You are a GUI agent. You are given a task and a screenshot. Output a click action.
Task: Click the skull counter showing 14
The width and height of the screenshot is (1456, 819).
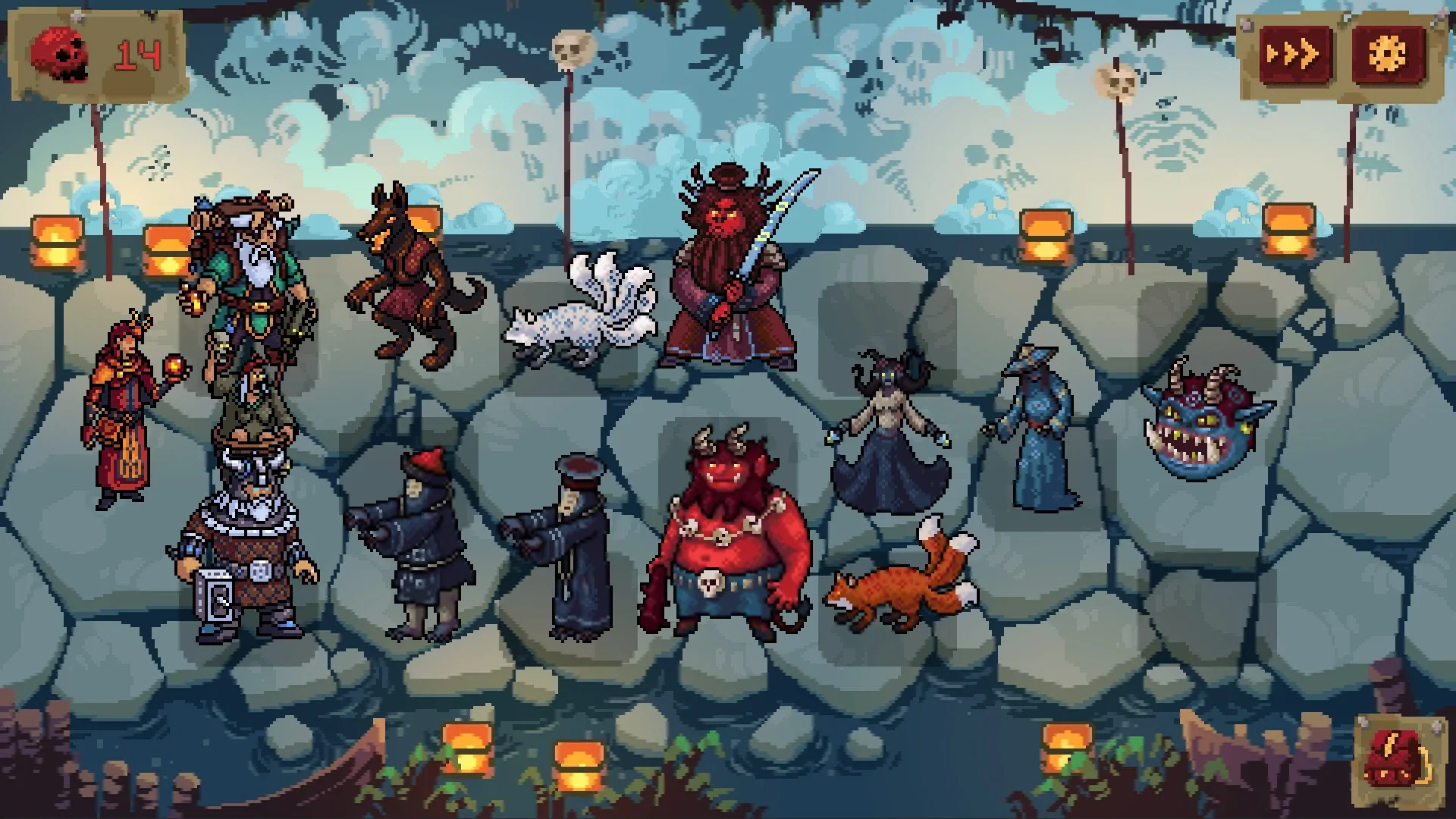[x=140, y=52]
